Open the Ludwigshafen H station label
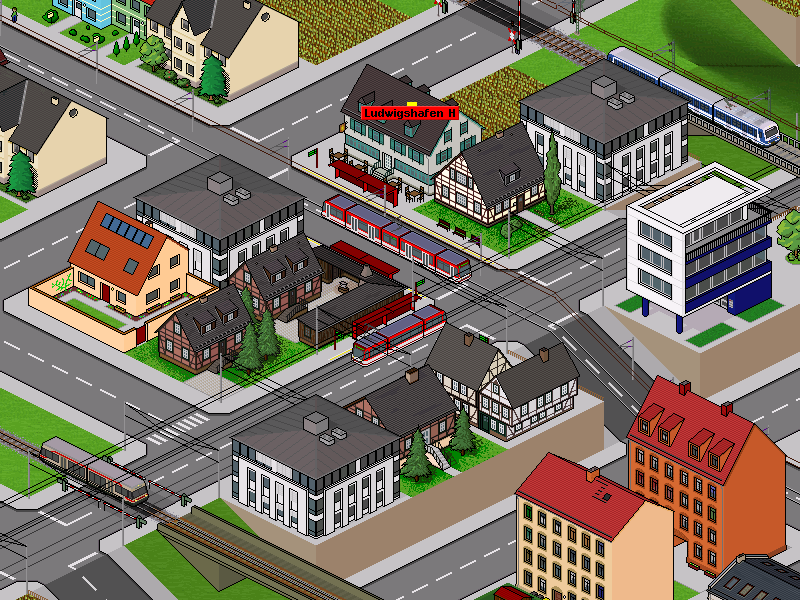Screen dimensions: 800x600 [410, 113]
